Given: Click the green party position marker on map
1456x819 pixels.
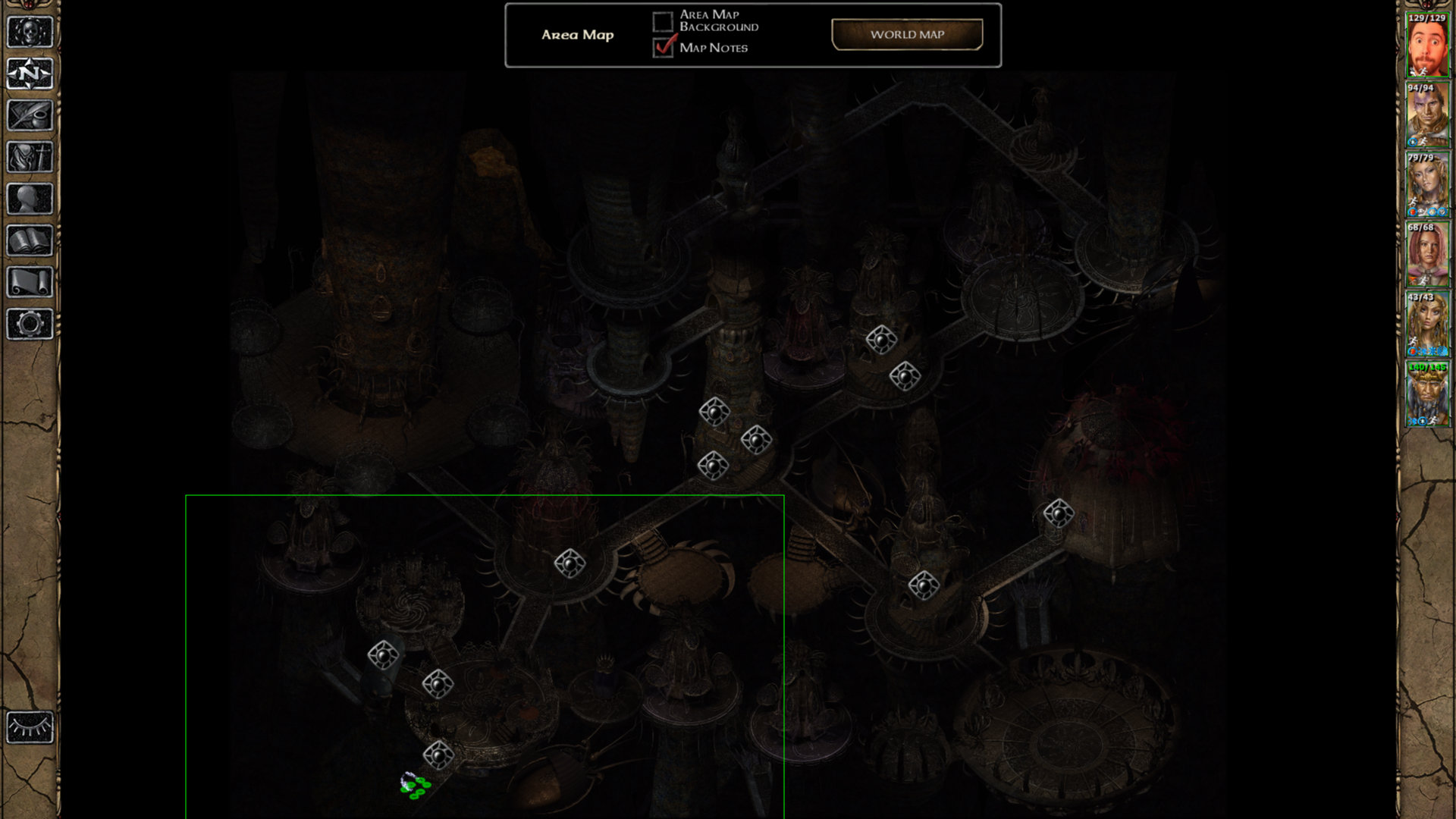Looking at the screenshot, I should pos(415,786).
